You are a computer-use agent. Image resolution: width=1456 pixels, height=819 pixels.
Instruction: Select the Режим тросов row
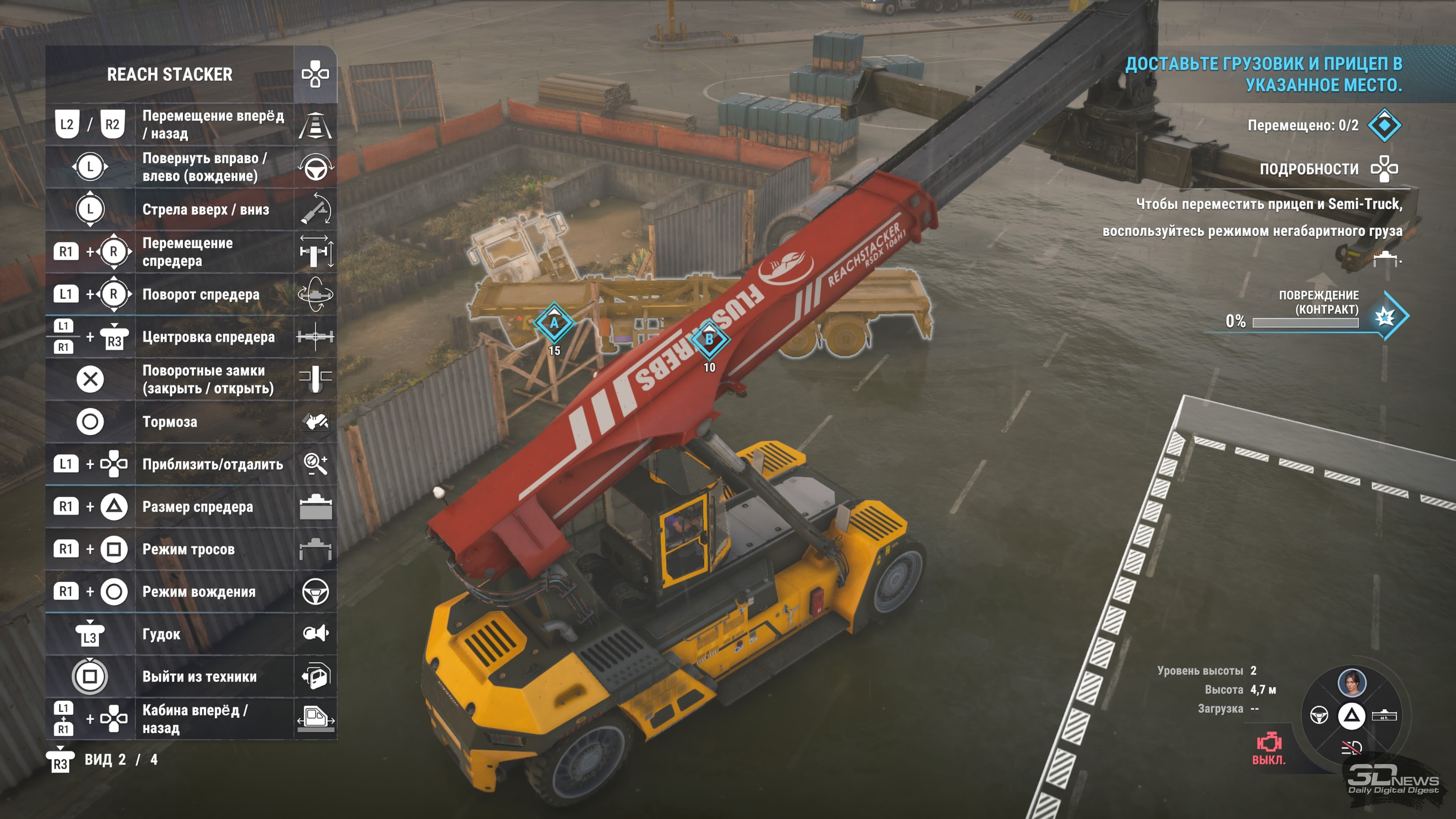point(191,549)
